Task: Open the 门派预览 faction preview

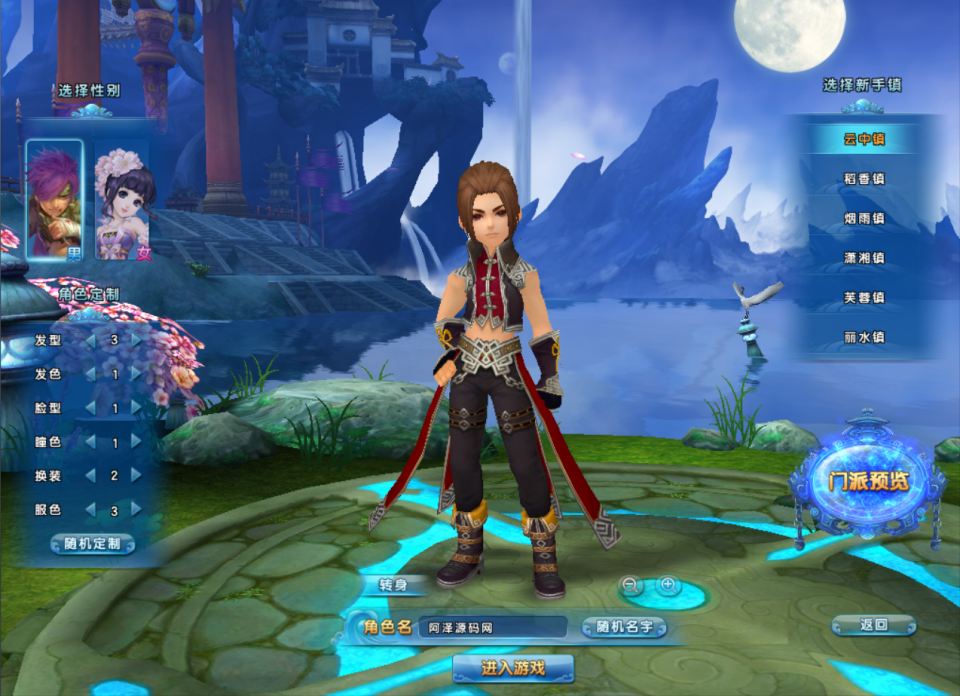Action: 867,480
